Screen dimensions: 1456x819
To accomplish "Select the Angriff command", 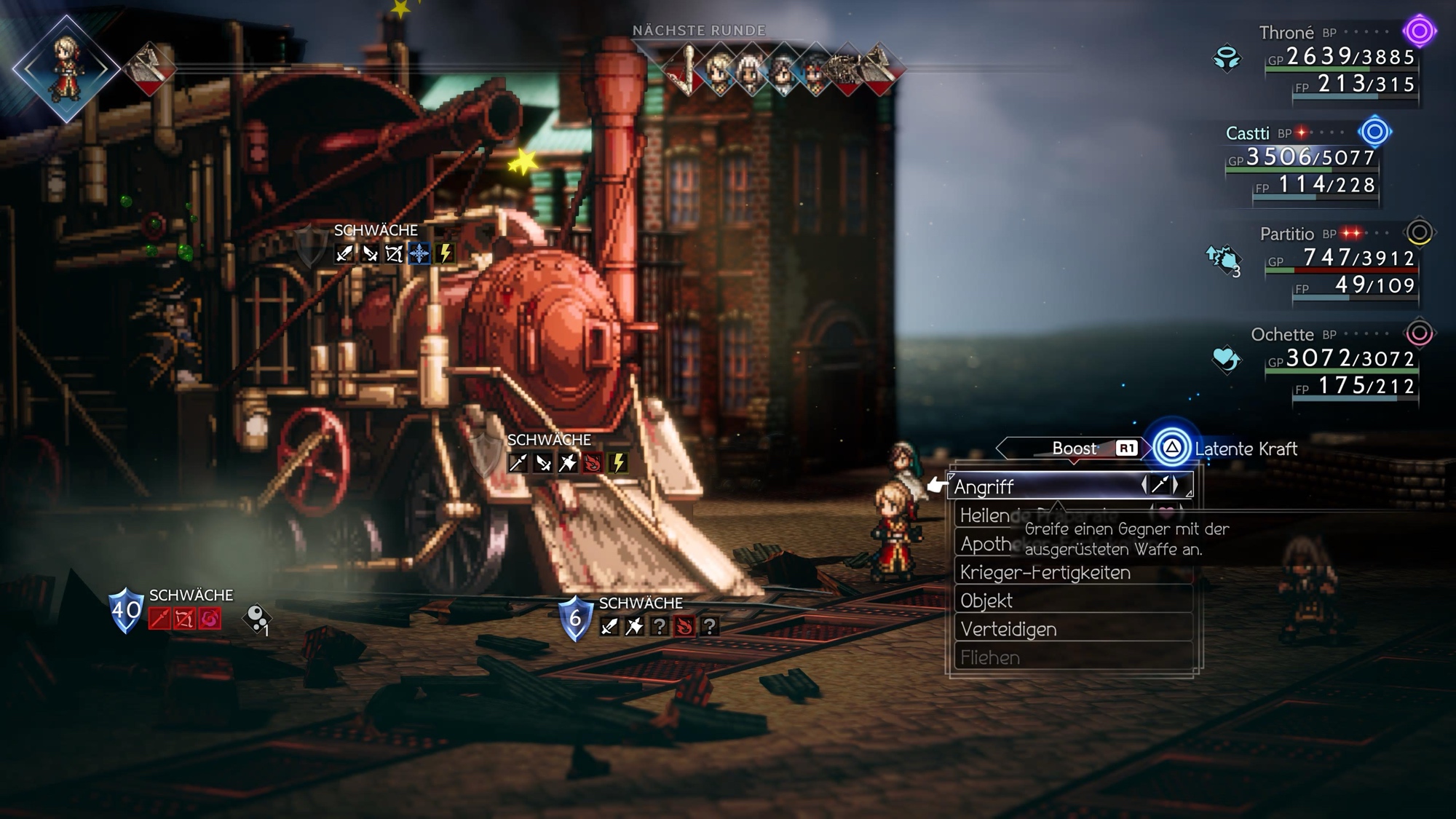I will (1041, 486).
